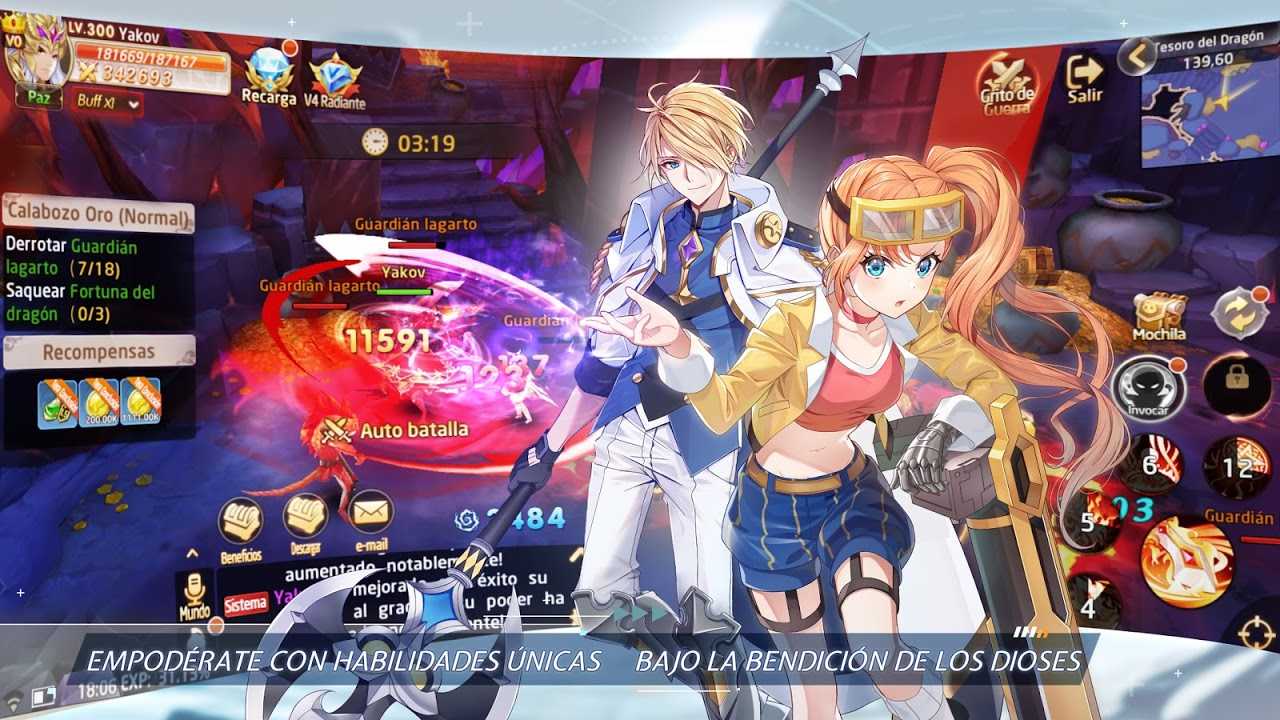Exit the dungeon with Salir
This screenshot has height=720, width=1280.
coord(1085,78)
